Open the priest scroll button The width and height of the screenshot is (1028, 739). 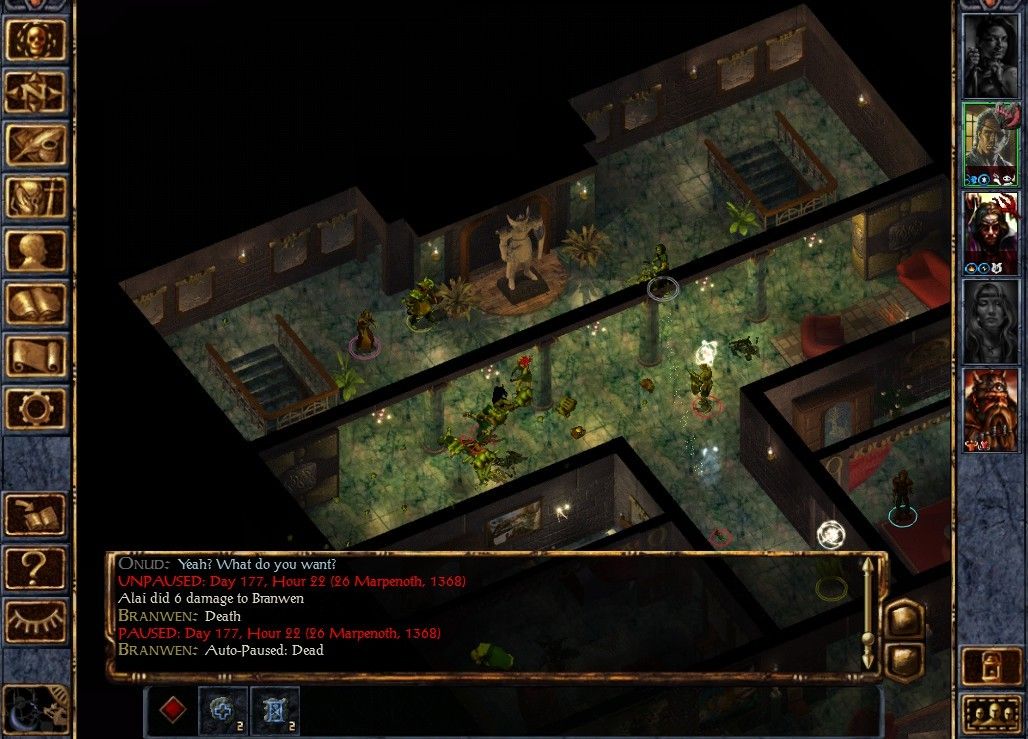(x=36, y=355)
